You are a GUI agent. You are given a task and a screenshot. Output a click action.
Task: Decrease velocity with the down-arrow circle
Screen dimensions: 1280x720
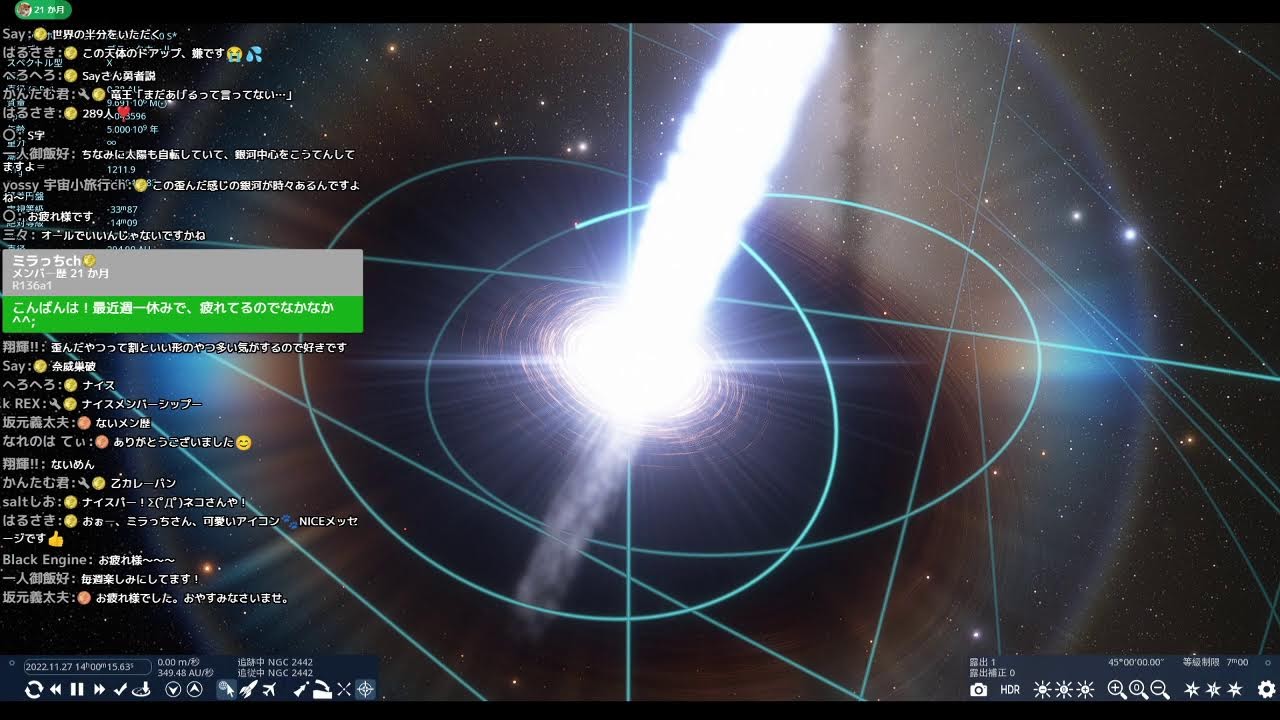173,689
